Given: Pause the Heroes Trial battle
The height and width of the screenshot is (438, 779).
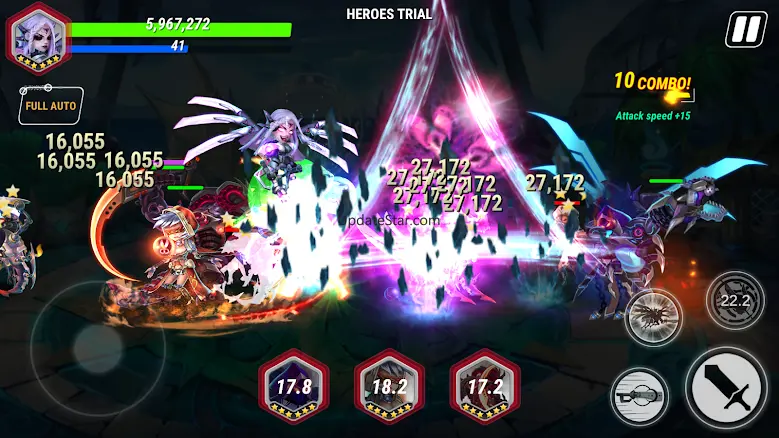Looking at the screenshot, I should (x=743, y=29).
